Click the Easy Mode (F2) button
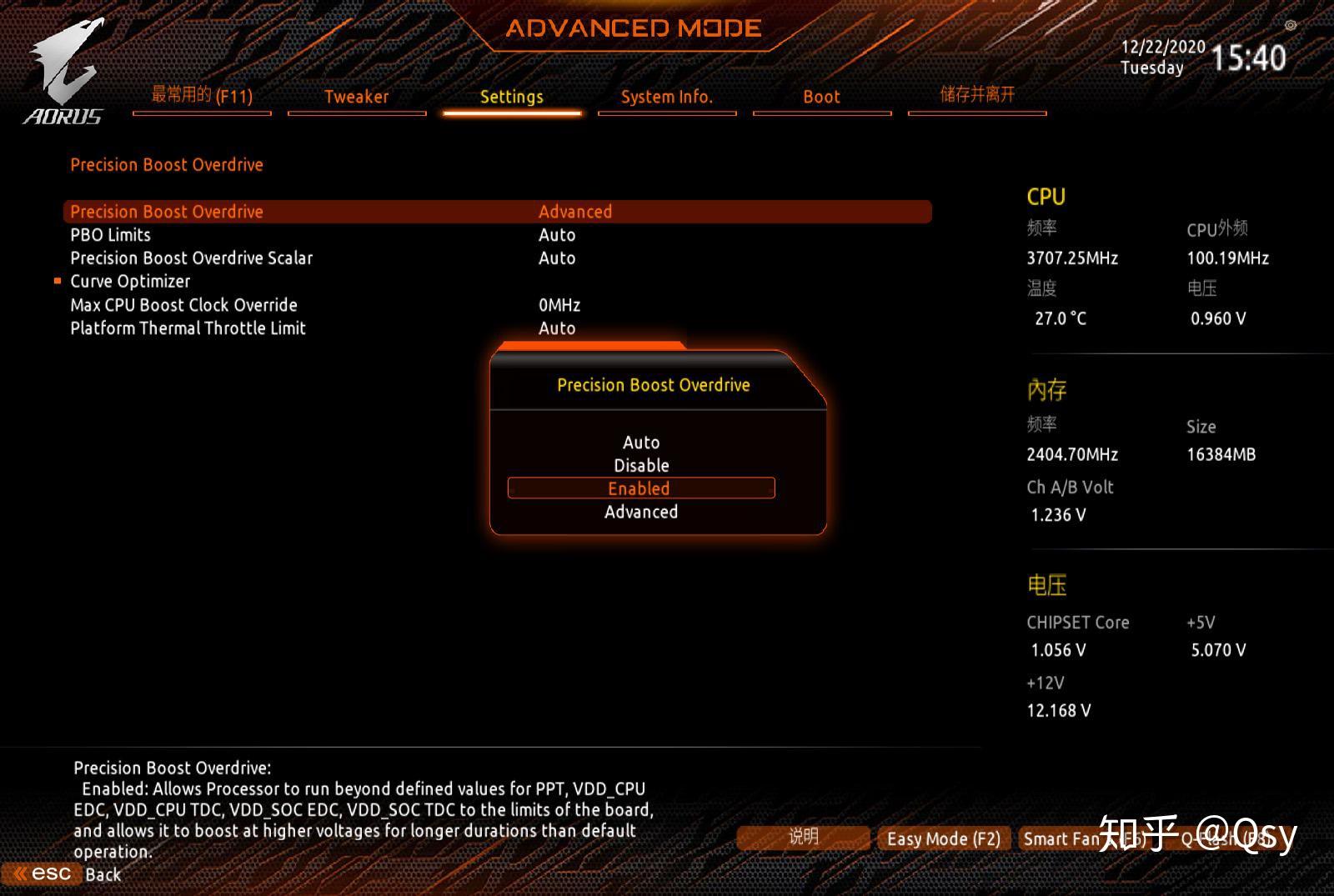Viewport: 1334px width, 896px height. pos(943,838)
